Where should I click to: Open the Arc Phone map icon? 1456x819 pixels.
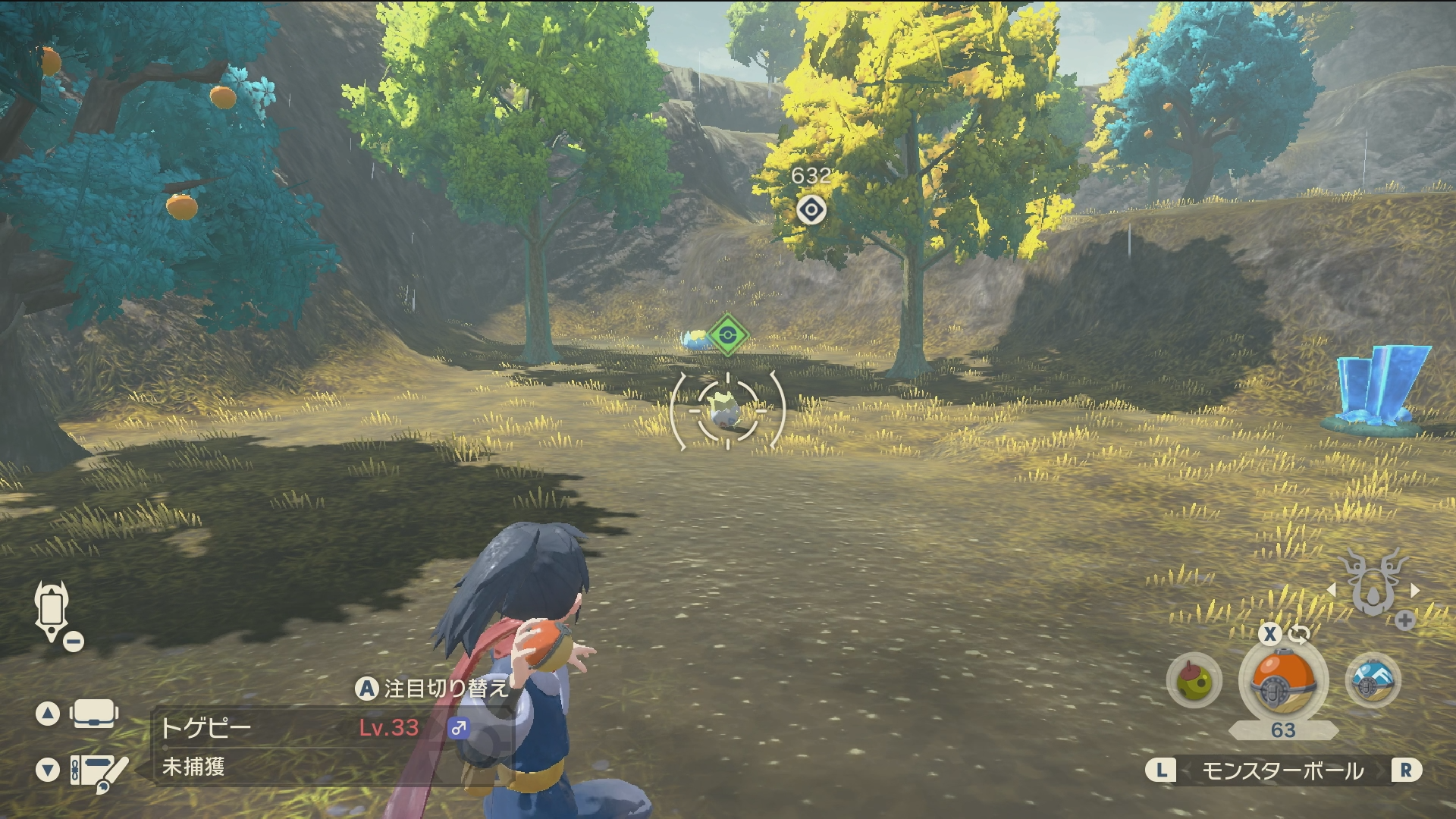(x=52, y=611)
